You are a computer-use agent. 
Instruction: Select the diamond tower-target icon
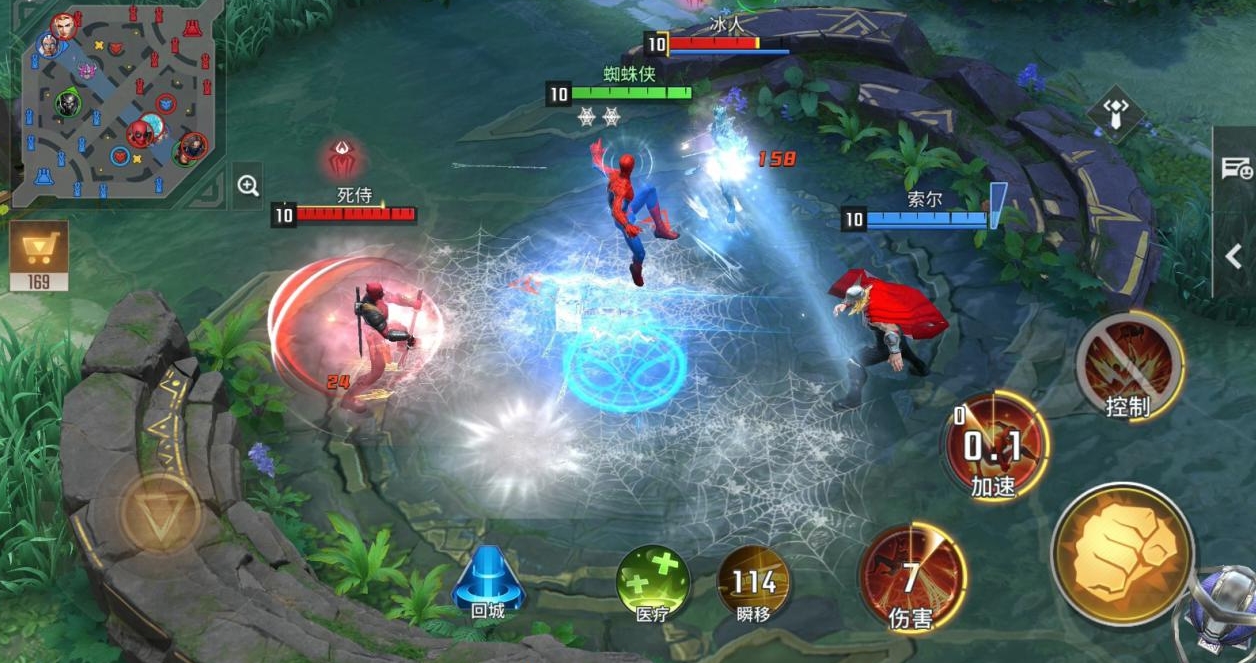(x=1115, y=110)
